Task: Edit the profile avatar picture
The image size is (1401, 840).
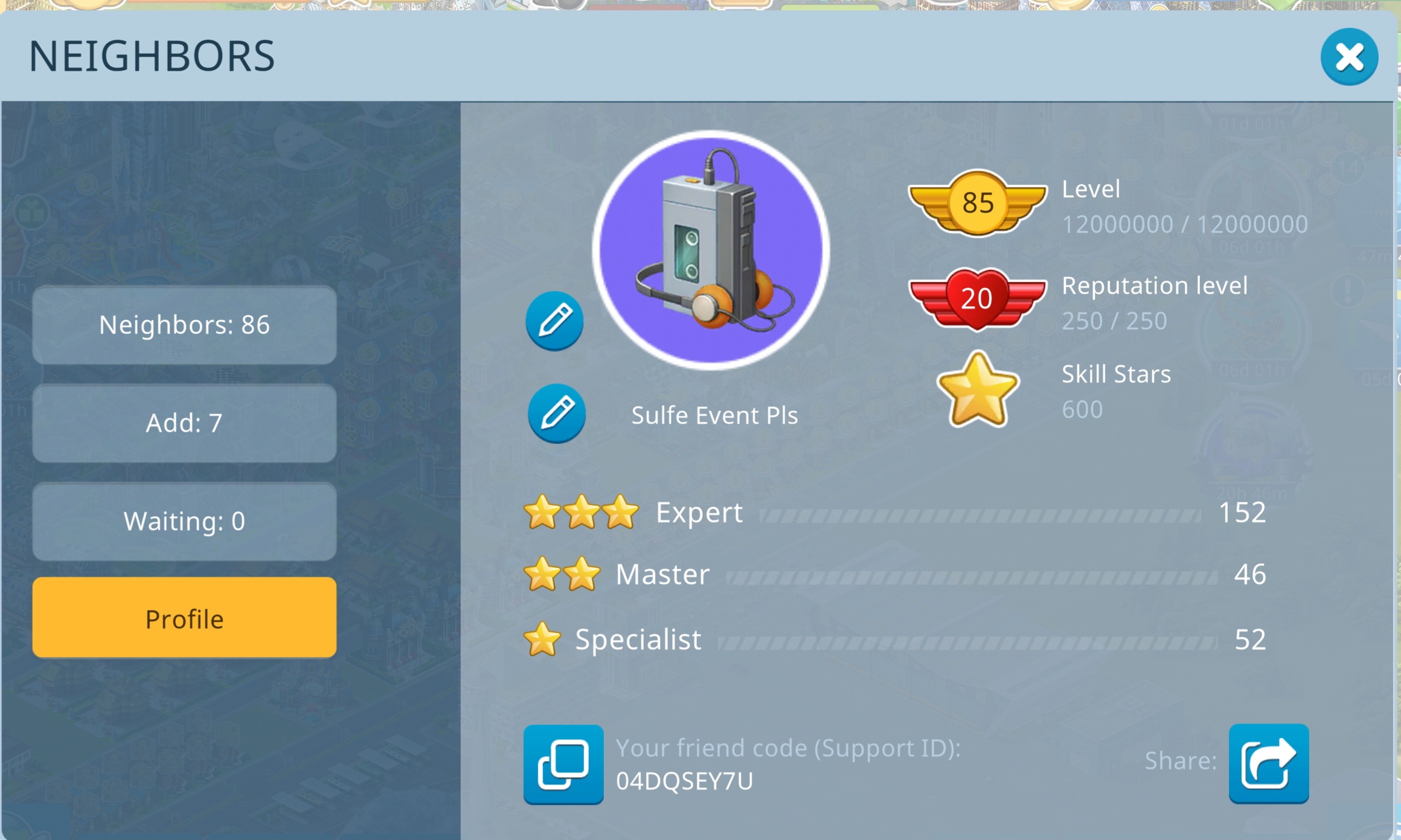Action: 554,321
